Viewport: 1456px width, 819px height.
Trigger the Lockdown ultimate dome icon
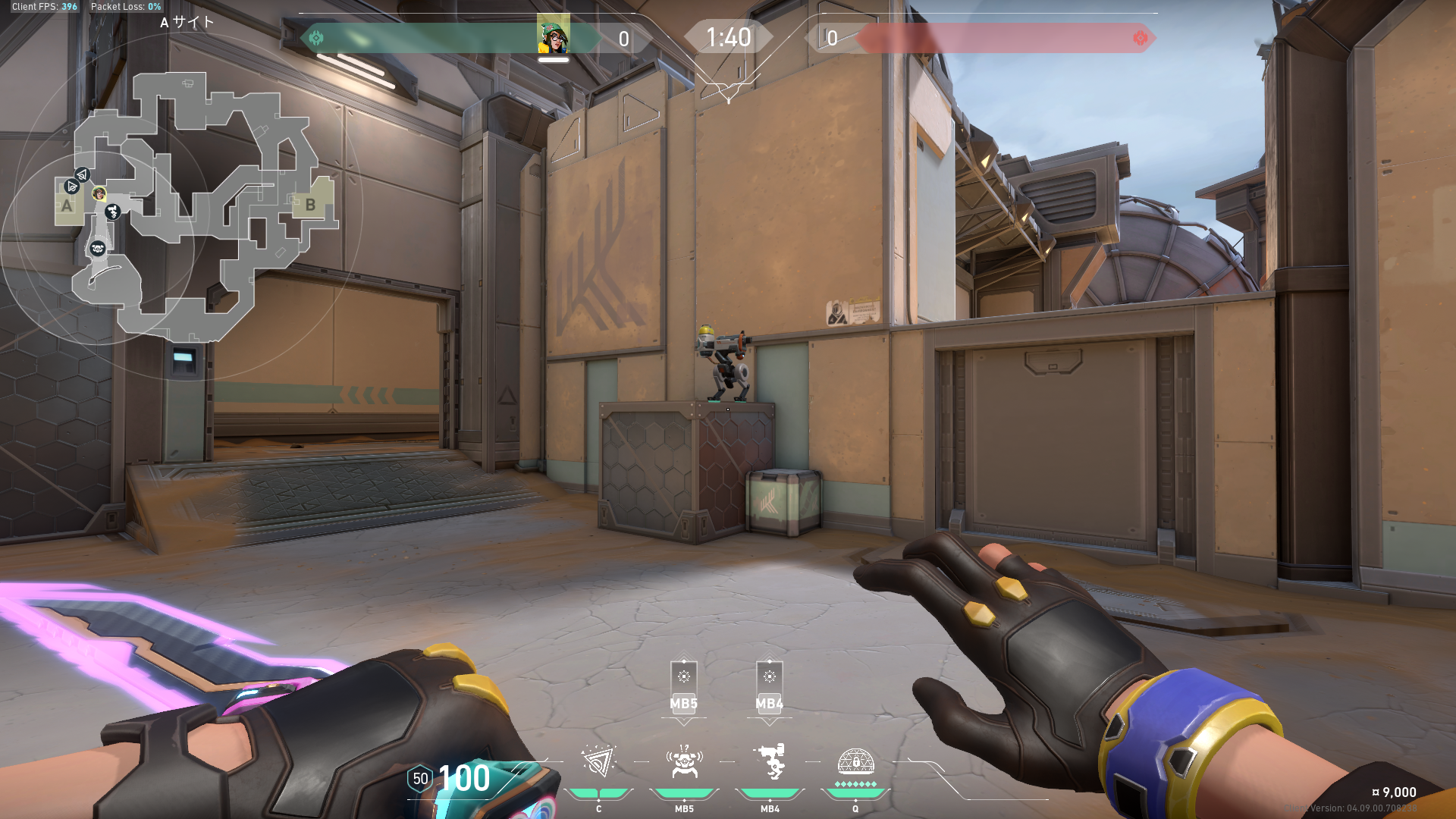pyautogui.click(x=855, y=762)
